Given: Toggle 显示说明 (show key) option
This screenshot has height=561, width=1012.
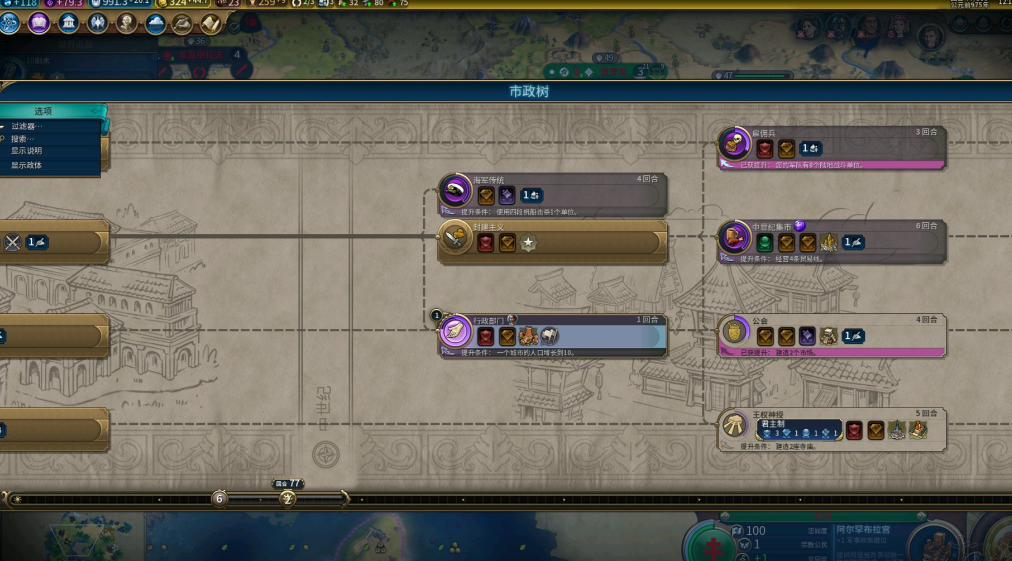Looking at the screenshot, I should pyautogui.click(x=27, y=151).
